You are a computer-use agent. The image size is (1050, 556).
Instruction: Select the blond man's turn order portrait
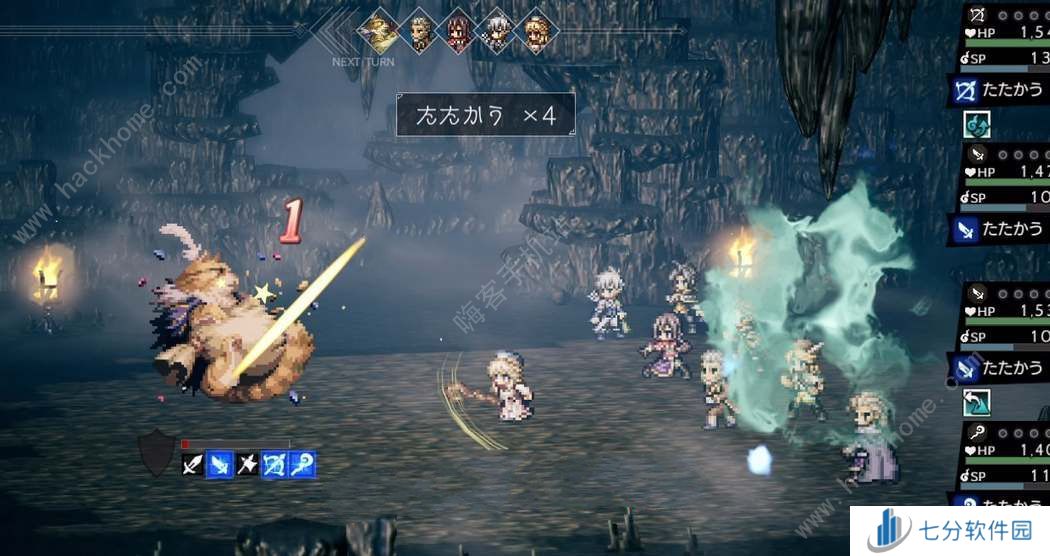(x=421, y=32)
